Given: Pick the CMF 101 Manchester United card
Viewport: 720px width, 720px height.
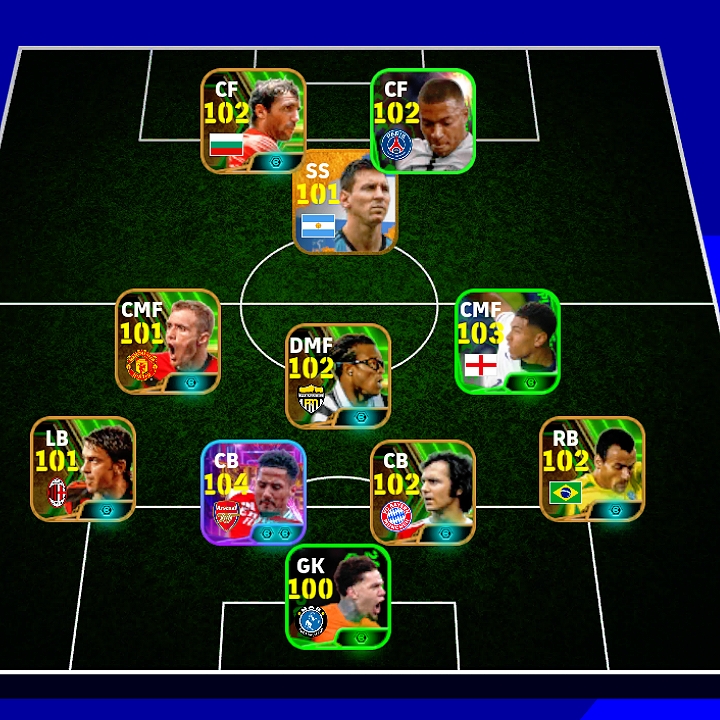Looking at the screenshot, I should [168, 342].
